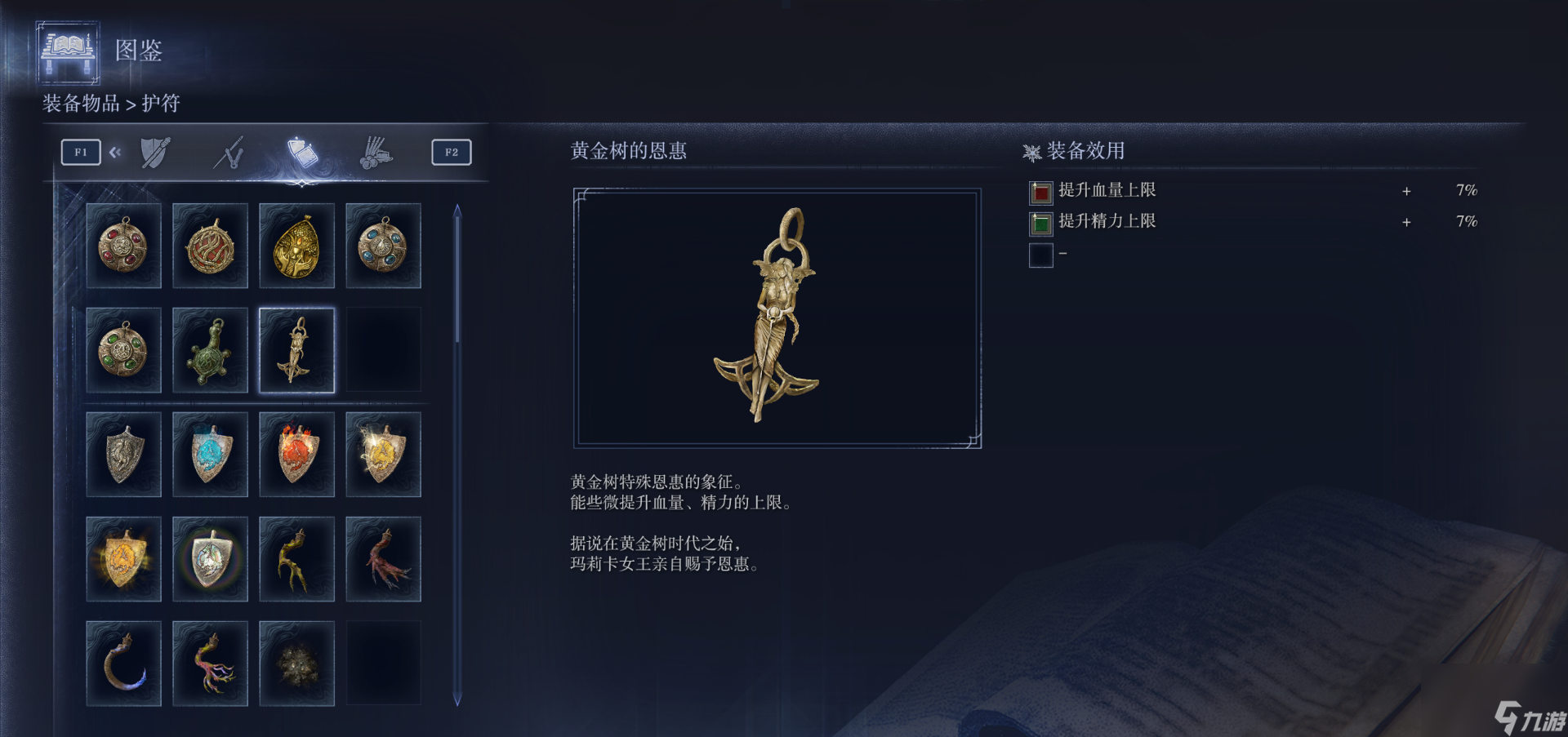Select the armaments category tab icon
Image resolution: width=1568 pixels, height=737 pixels.
pyautogui.click(x=154, y=152)
